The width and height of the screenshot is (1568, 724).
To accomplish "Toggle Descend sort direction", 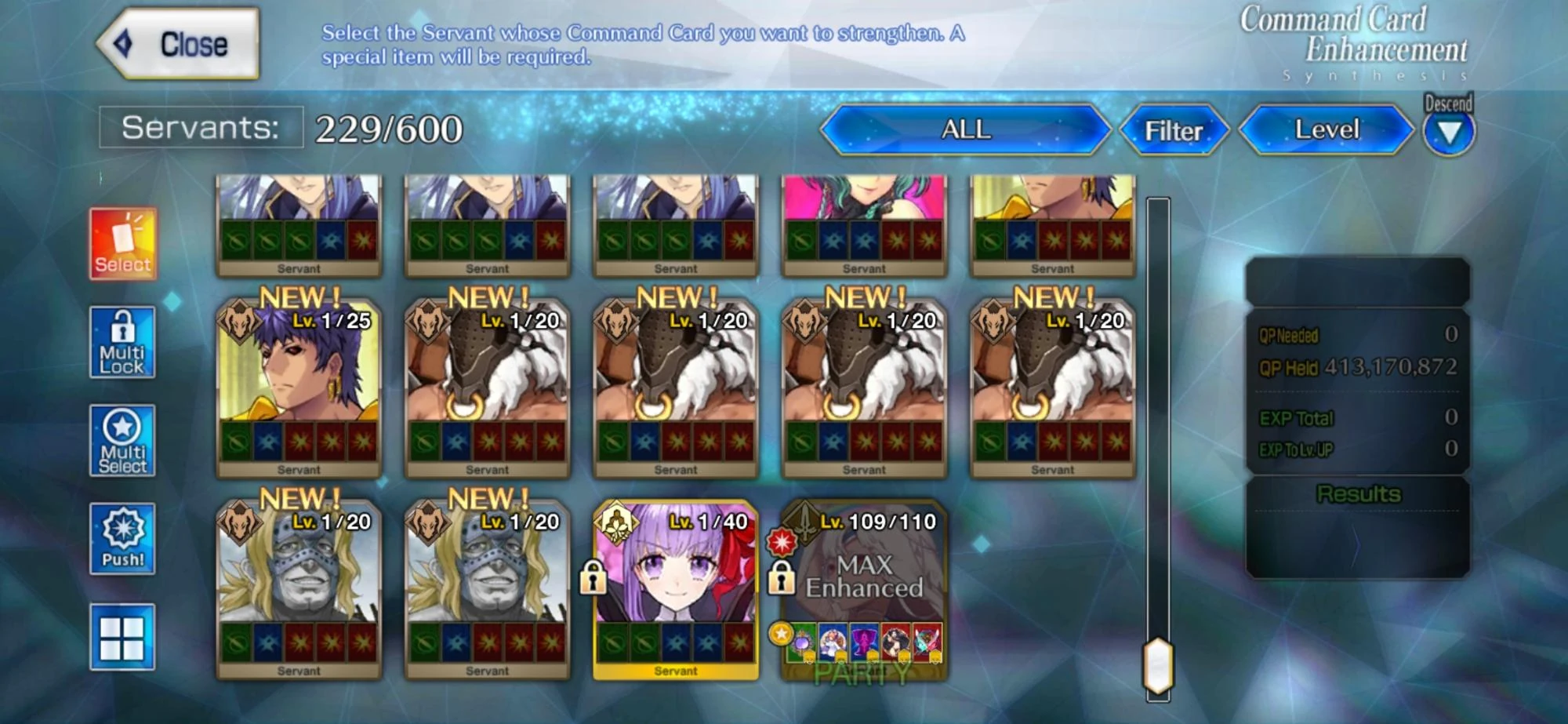I will pos(1447,129).
